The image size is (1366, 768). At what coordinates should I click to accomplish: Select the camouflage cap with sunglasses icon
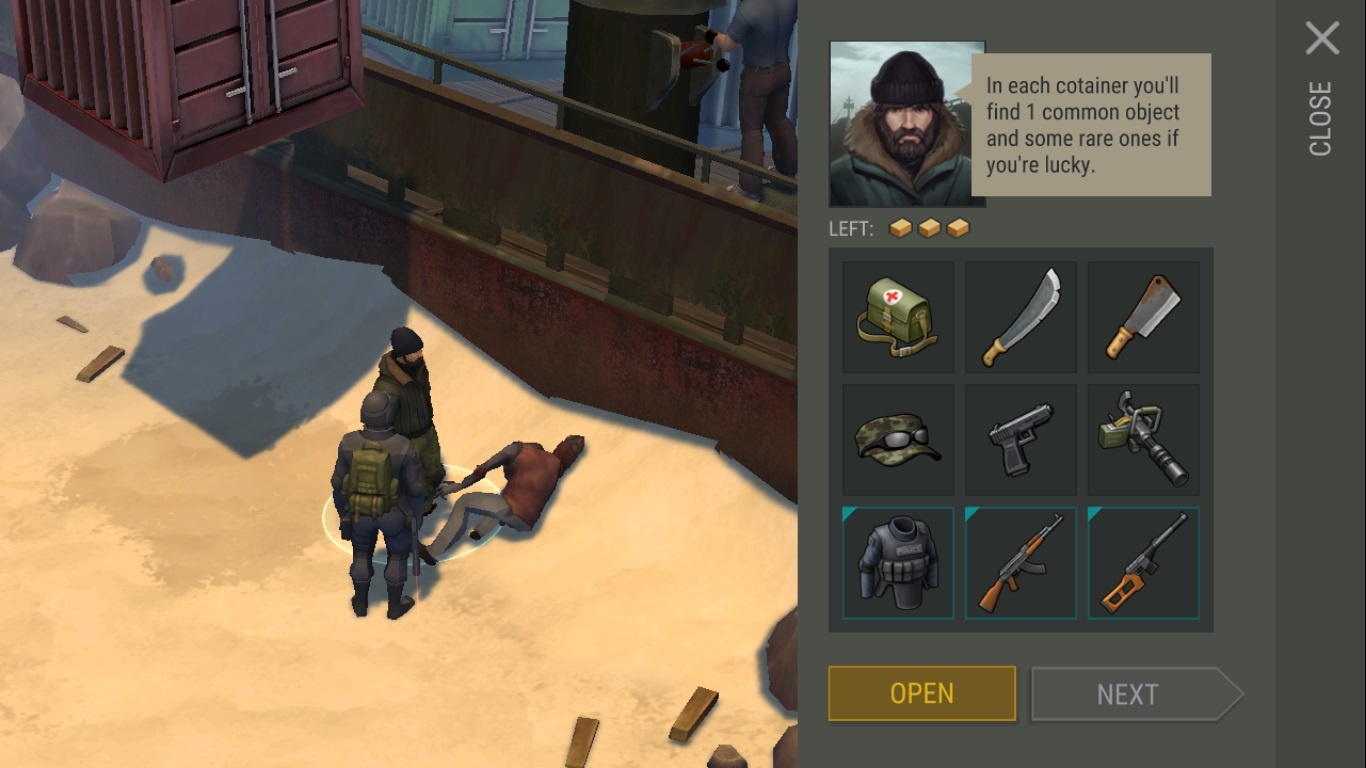(897, 439)
